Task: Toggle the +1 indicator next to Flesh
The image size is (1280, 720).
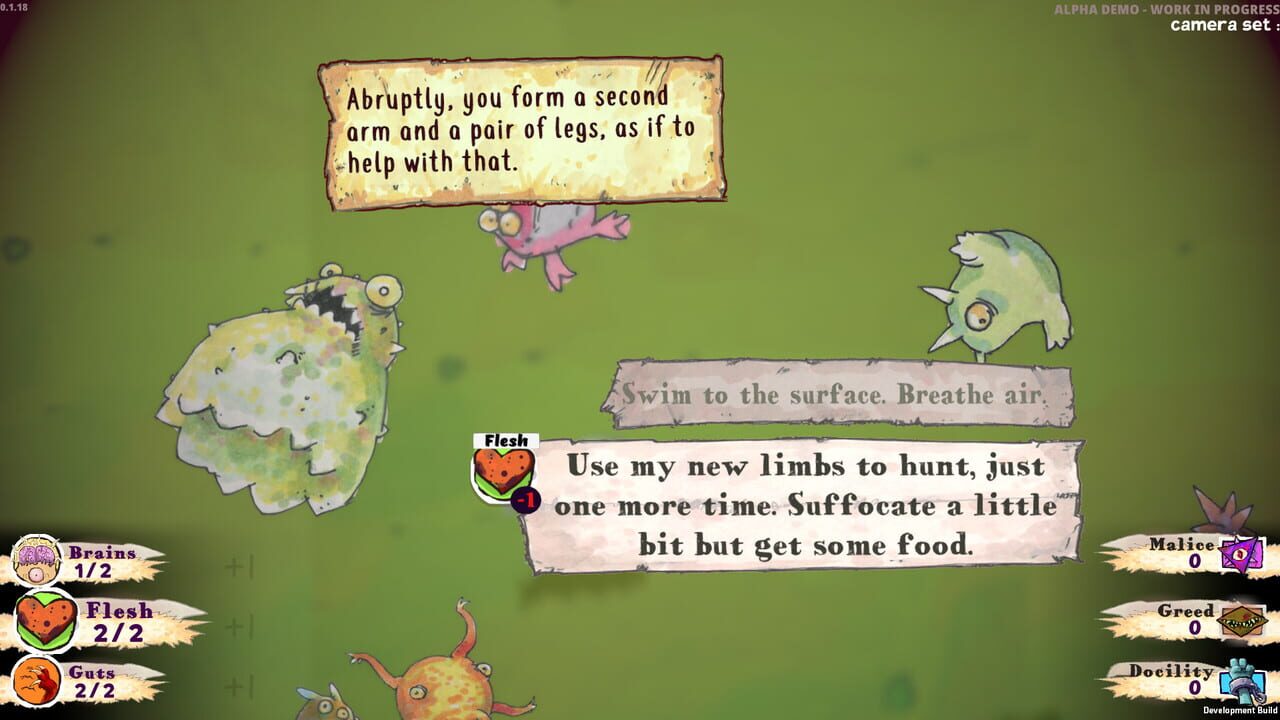Action: [x=240, y=625]
